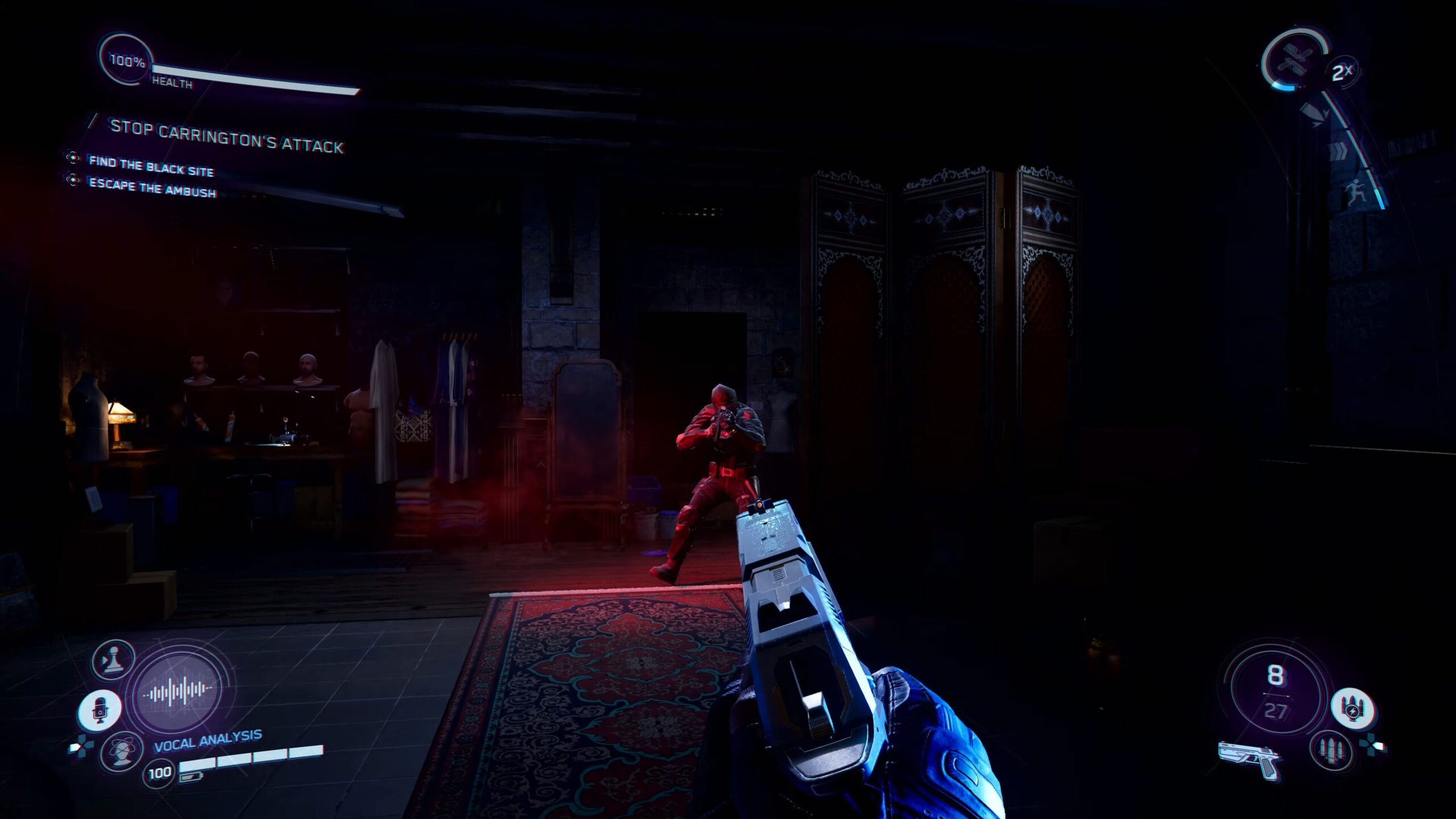Image resolution: width=1456 pixels, height=819 pixels.
Task: Select the Find the Black Site objective
Action: (x=151, y=166)
